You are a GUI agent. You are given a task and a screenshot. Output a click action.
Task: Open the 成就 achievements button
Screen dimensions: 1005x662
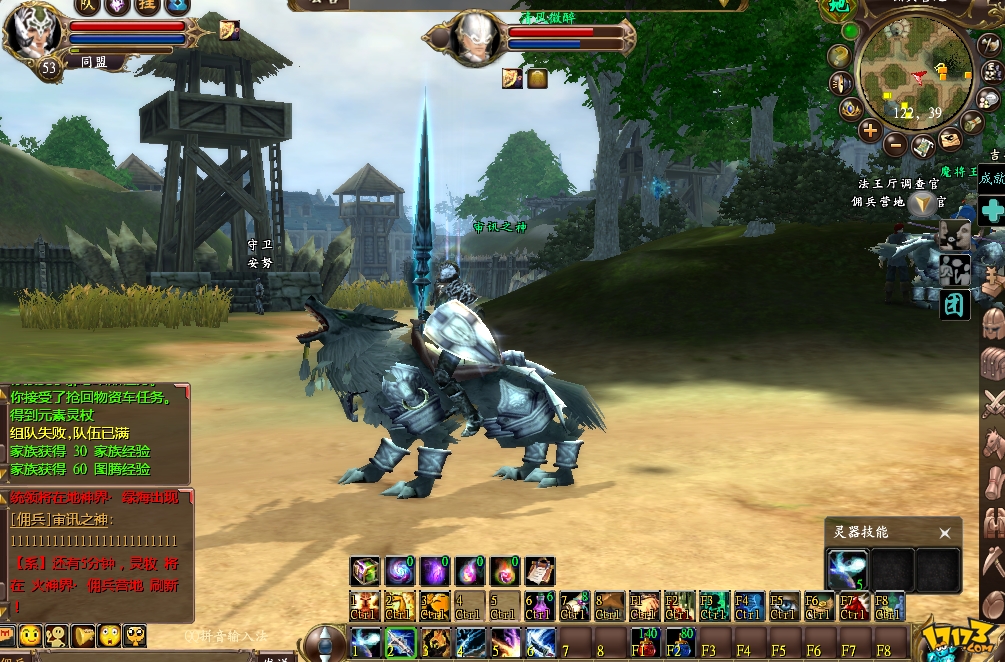[992, 179]
